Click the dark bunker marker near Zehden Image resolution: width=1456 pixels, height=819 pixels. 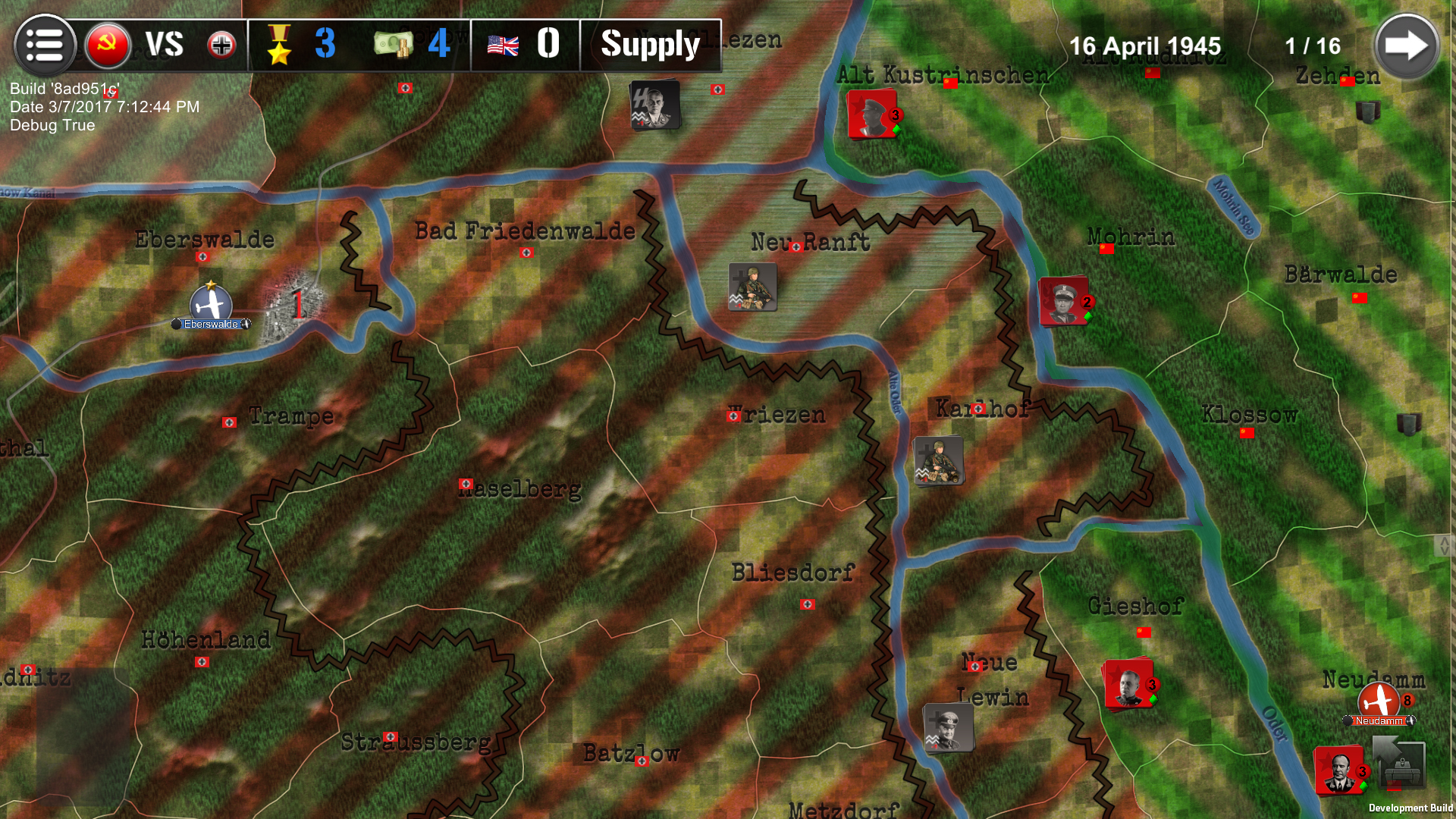(1367, 112)
